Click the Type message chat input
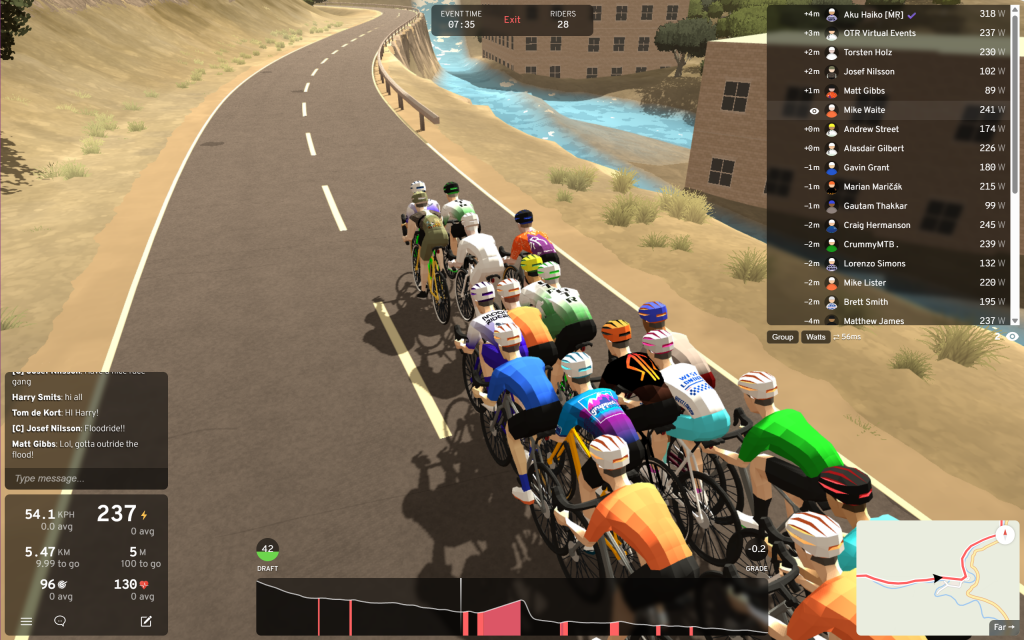Viewport: 1024px width, 640px height. pos(85,479)
